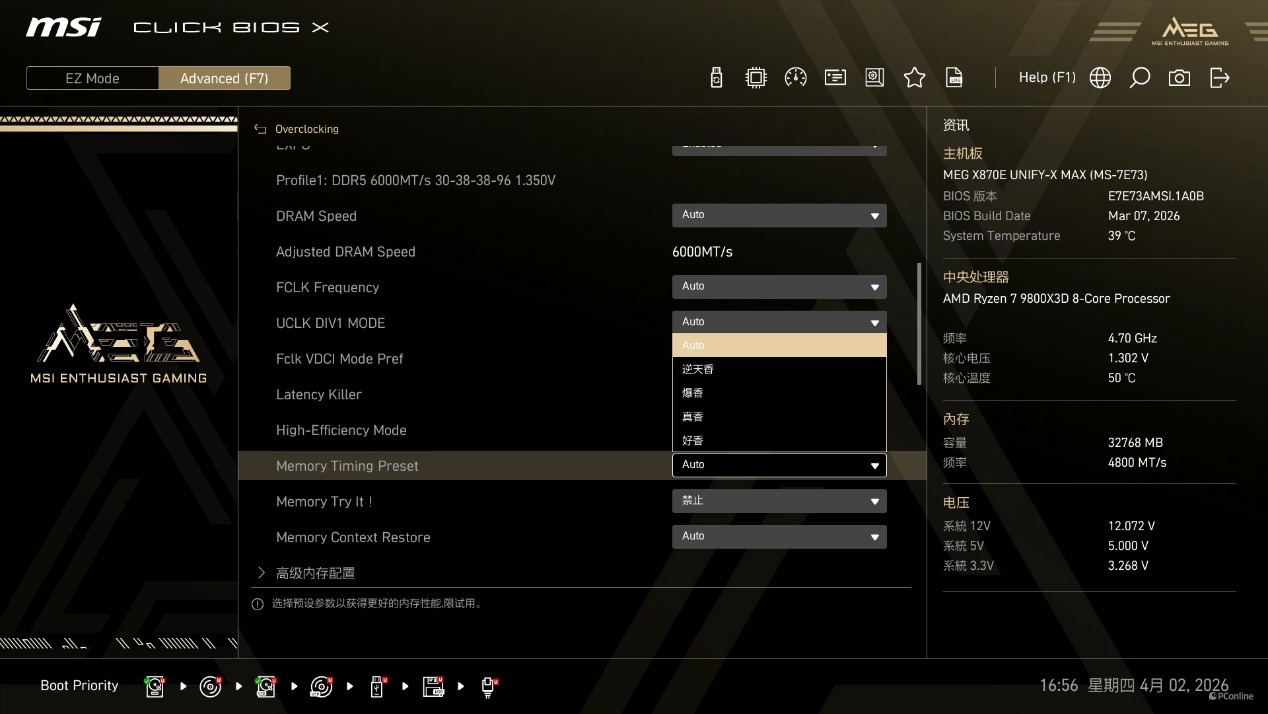Choose the 真香 preset option
1268x714 pixels.
pos(778,417)
